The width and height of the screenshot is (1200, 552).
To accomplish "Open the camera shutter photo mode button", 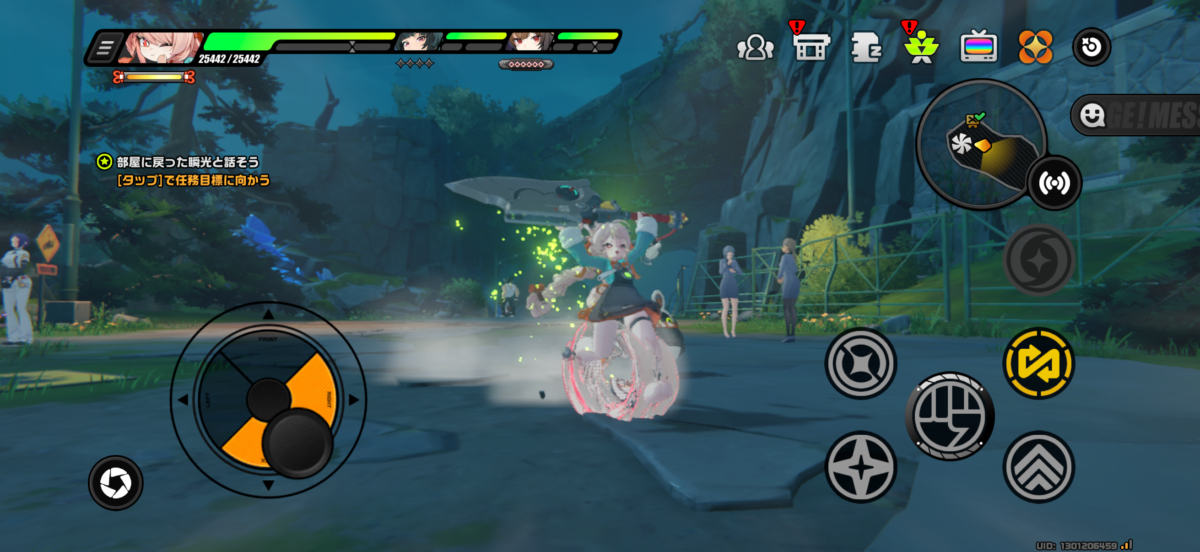I will pos(116,484).
